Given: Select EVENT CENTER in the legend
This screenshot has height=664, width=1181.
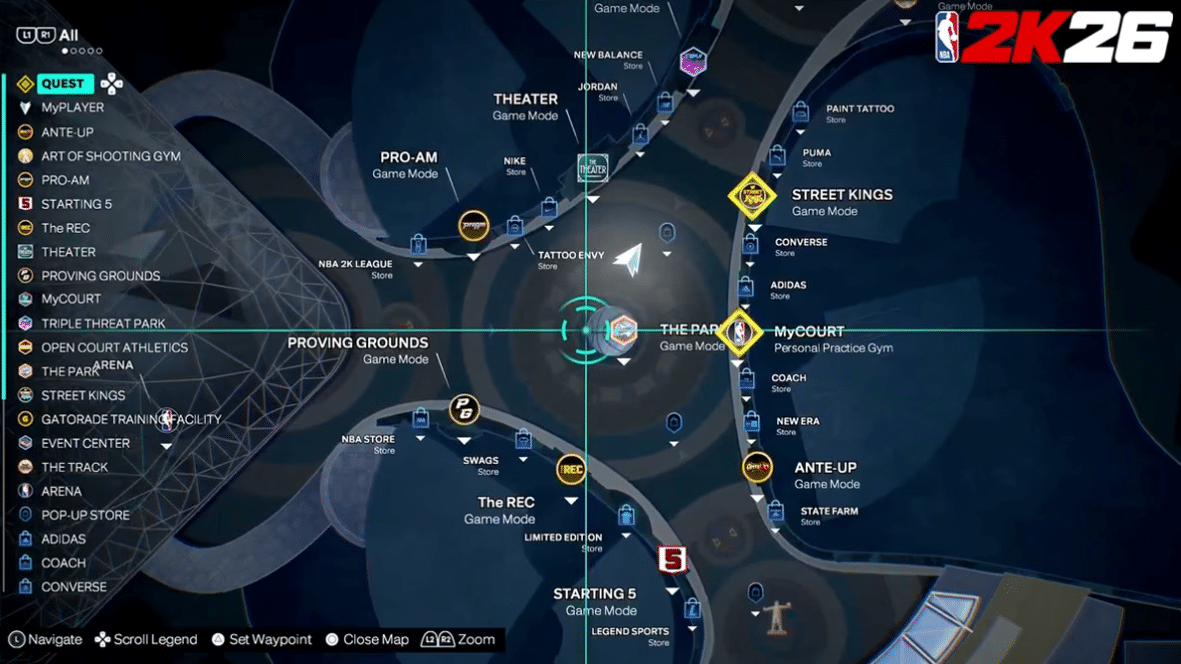Looking at the screenshot, I should click(85, 443).
